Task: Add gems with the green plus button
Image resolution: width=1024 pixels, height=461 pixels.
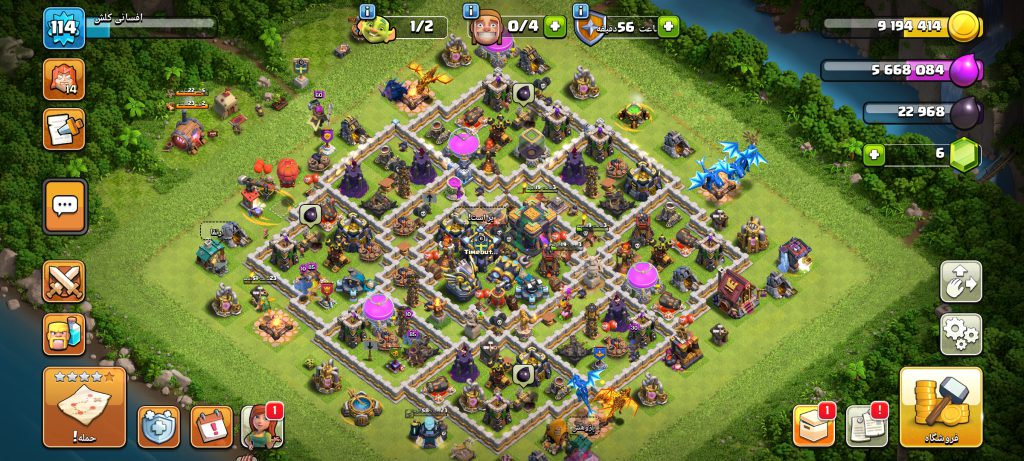Action: (x=875, y=155)
